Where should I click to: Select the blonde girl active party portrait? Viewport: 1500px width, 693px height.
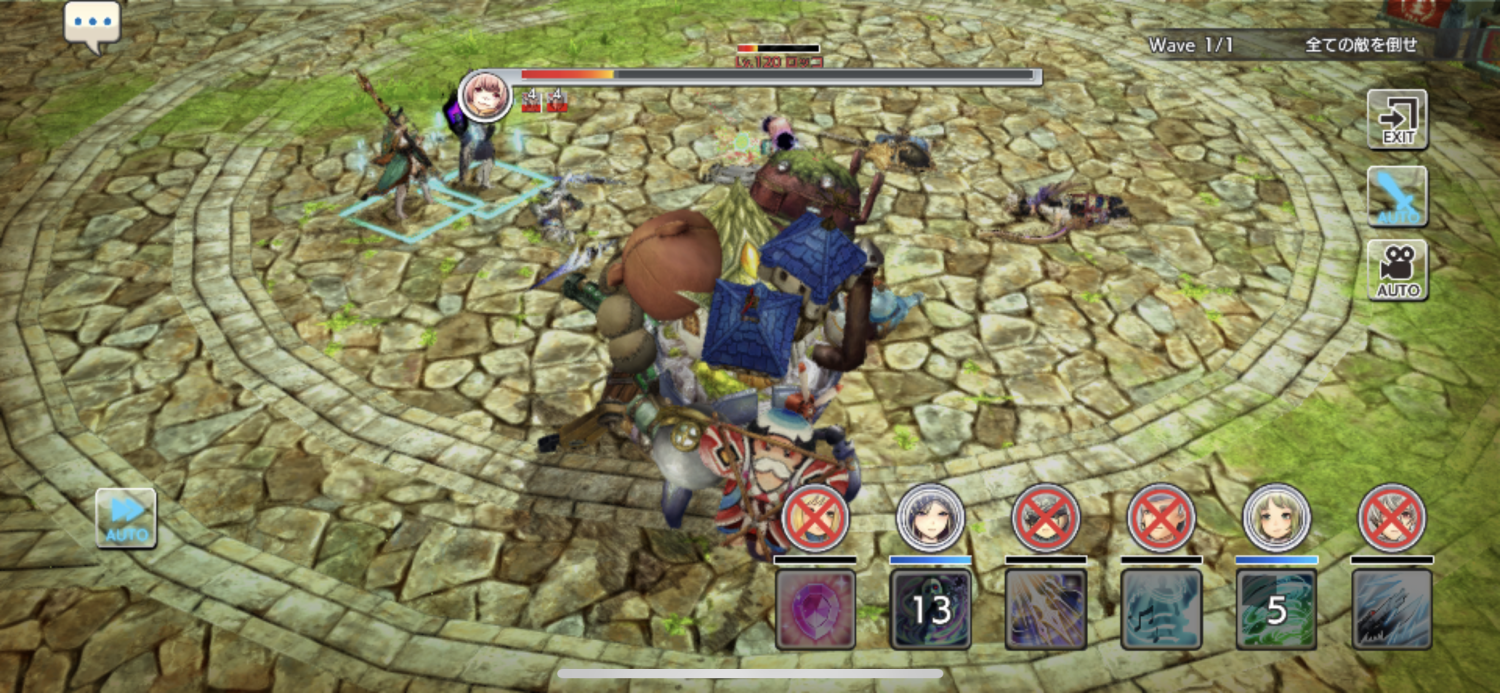pyautogui.click(x=1276, y=518)
